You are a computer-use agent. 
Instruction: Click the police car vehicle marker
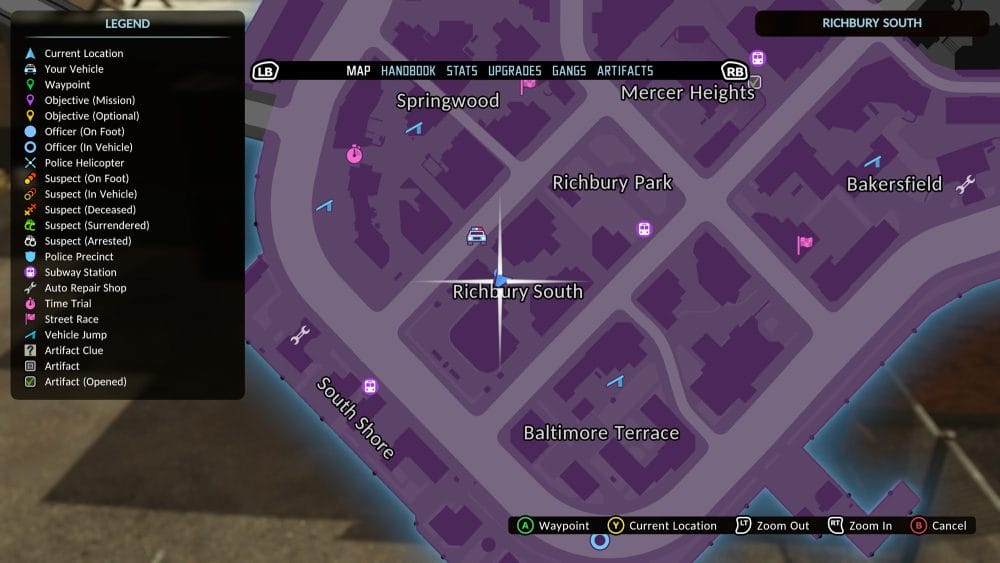point(477,236)
